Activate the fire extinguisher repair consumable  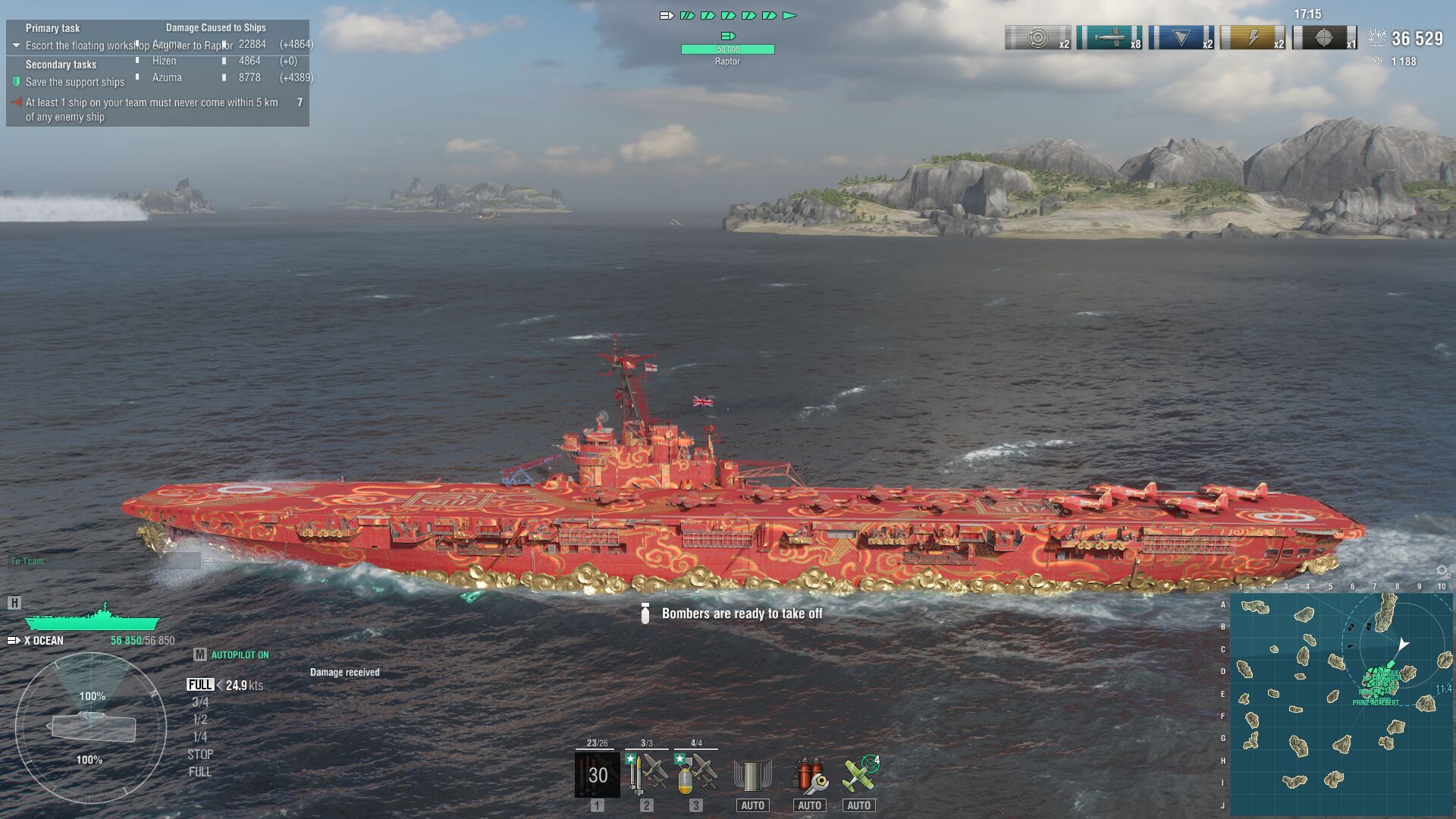809,775
